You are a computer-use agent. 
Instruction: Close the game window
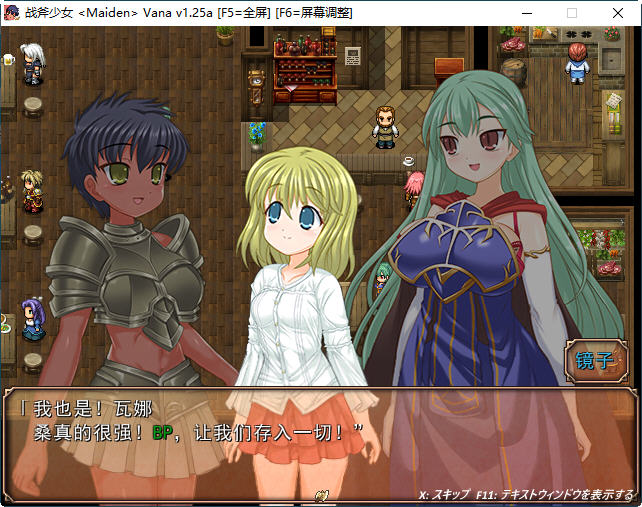point(617,13)
